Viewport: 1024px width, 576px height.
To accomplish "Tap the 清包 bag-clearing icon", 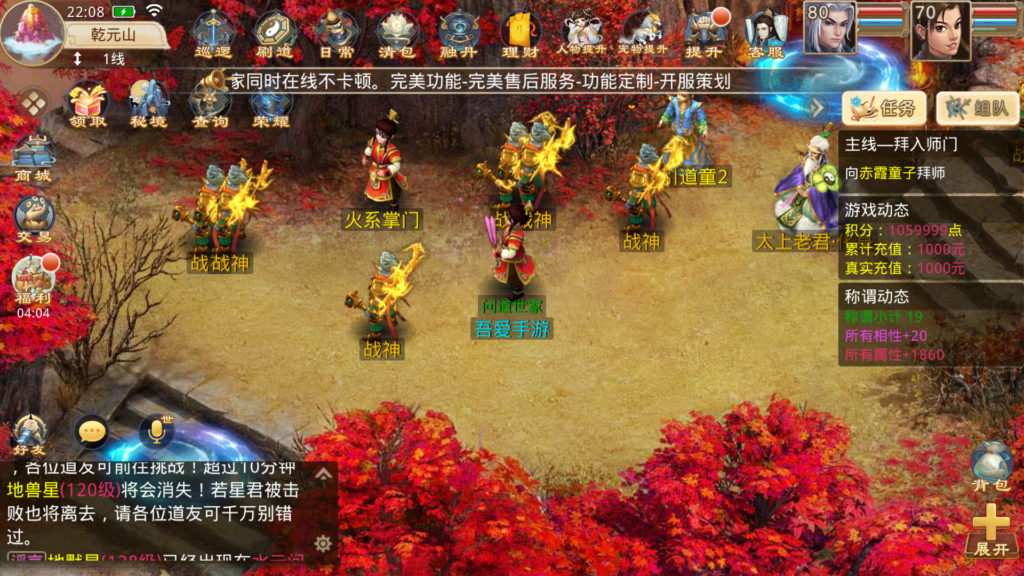I will 397,33.
